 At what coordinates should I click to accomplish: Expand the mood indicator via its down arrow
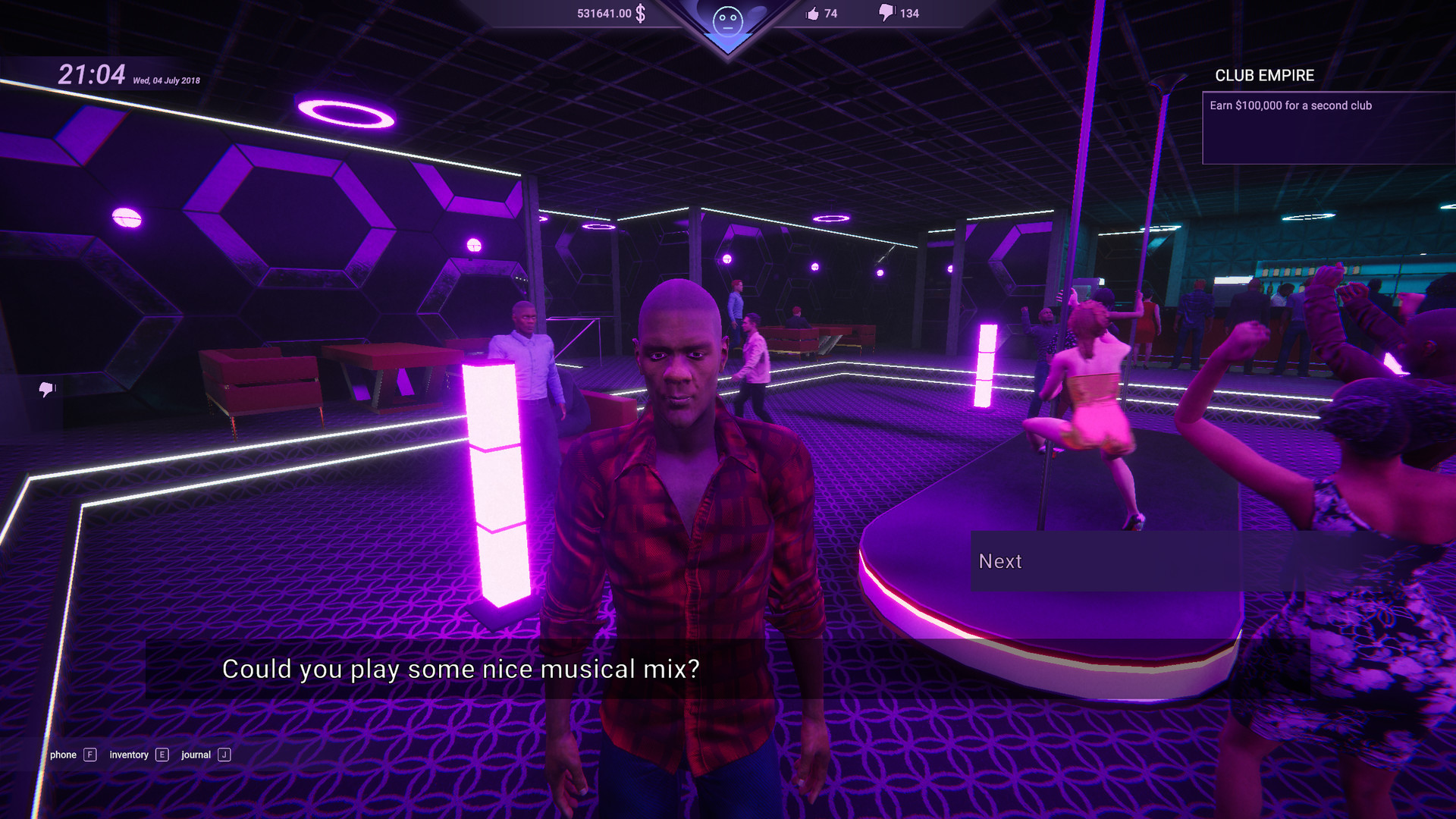click(x=726, y=42)
